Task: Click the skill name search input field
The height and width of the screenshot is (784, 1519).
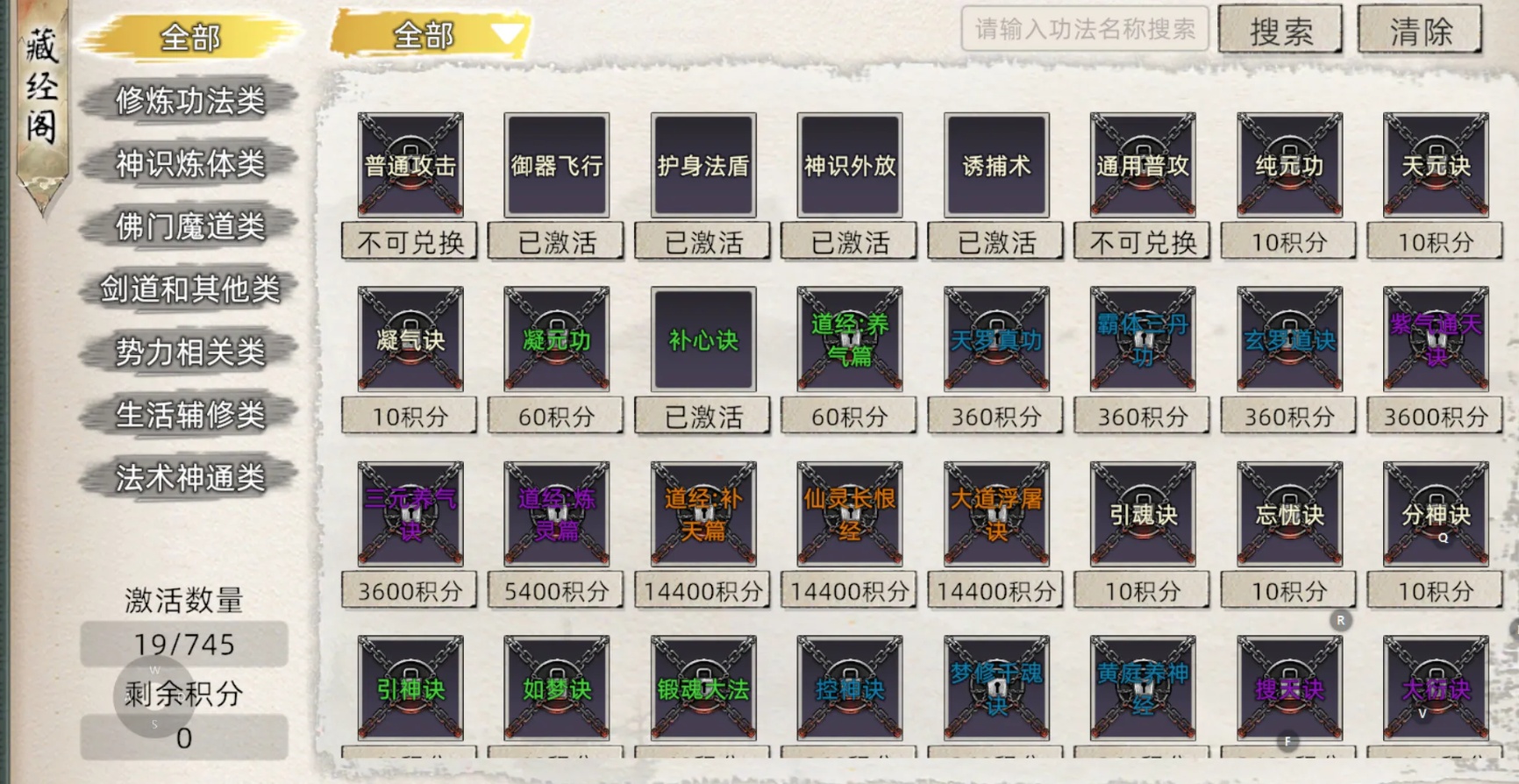Action: pos(1084,30)
